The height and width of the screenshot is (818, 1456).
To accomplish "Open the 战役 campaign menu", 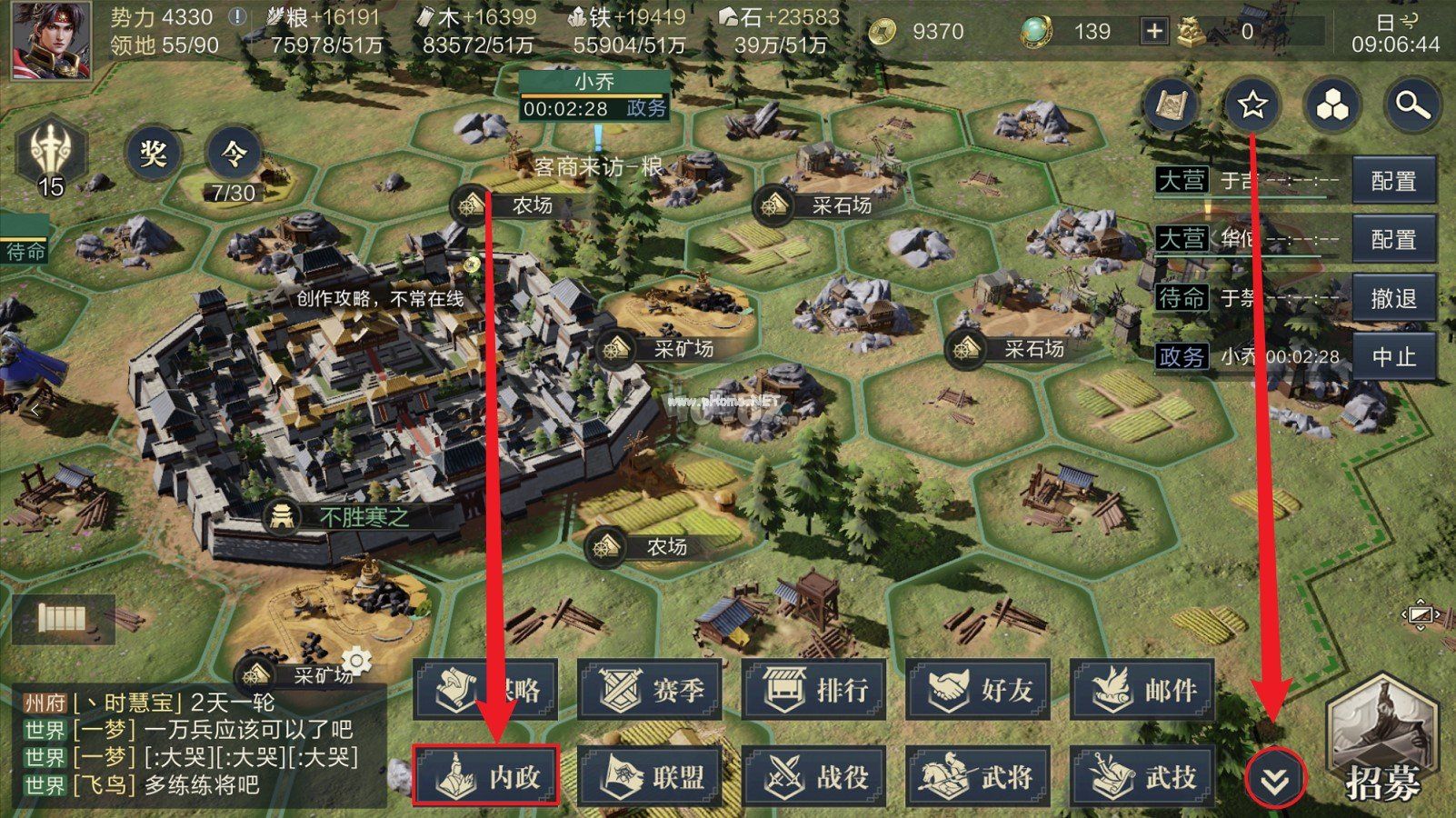I will click(815, 777).
